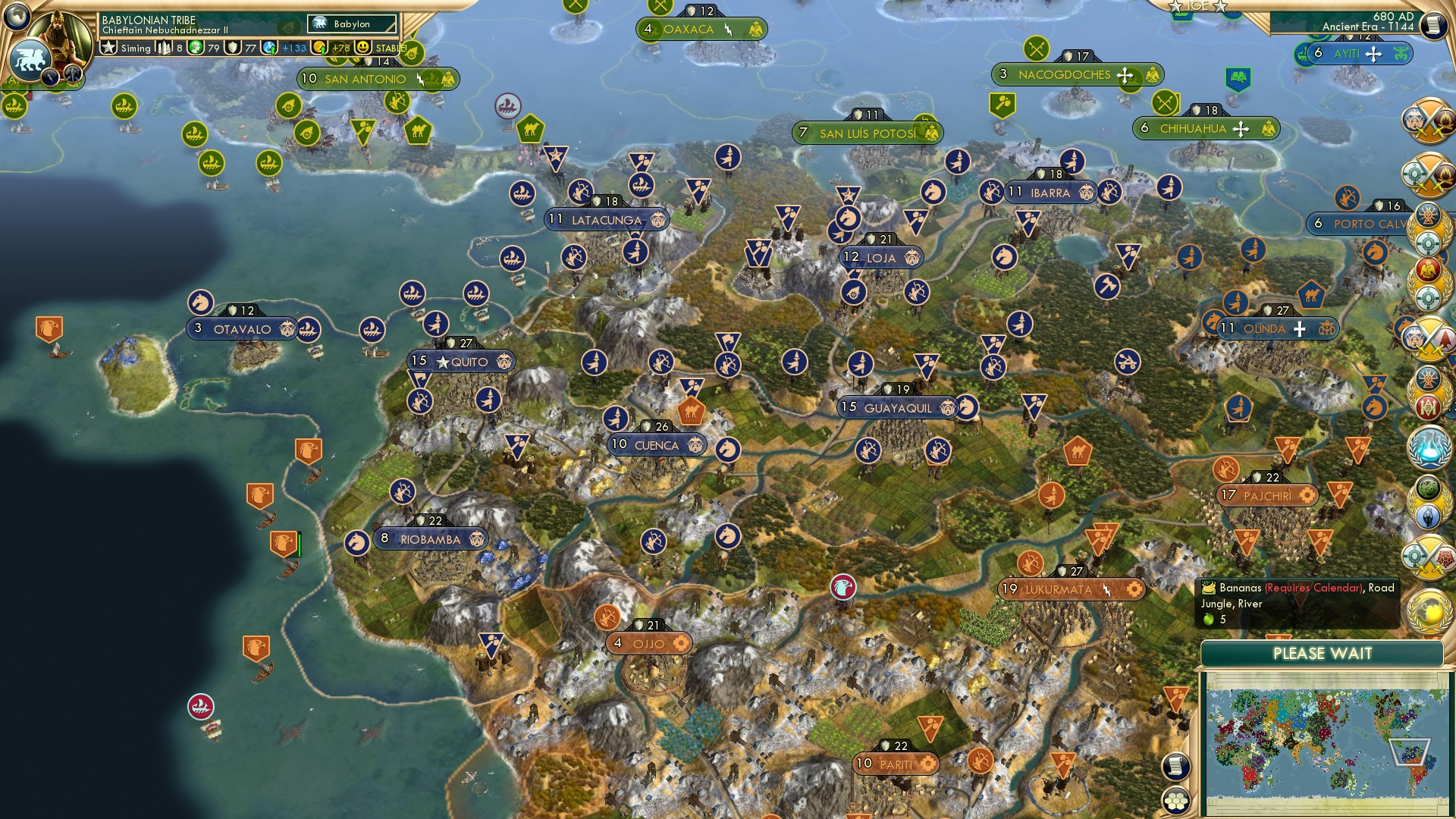Select the Cuenca city banner
1456x819 pixels.
(x=657, y=446)
